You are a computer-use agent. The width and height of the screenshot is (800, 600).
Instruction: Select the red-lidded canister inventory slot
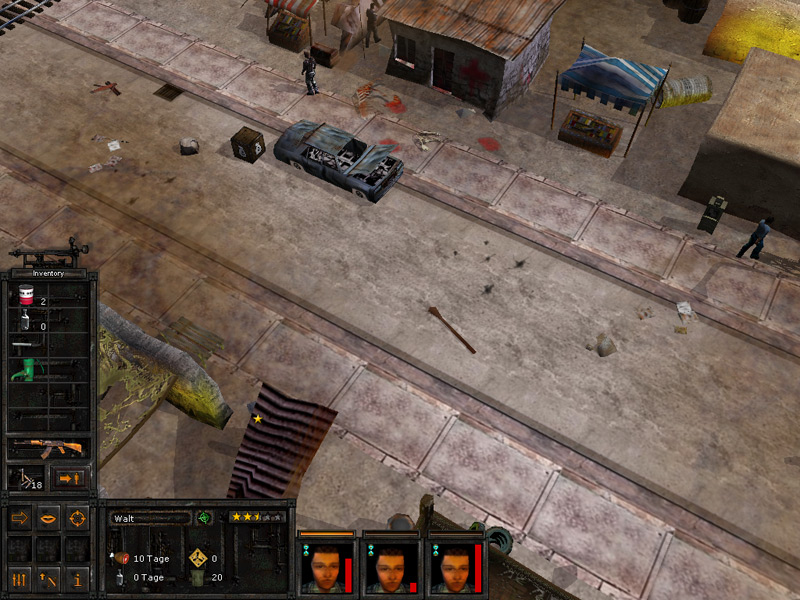[27, 296]
